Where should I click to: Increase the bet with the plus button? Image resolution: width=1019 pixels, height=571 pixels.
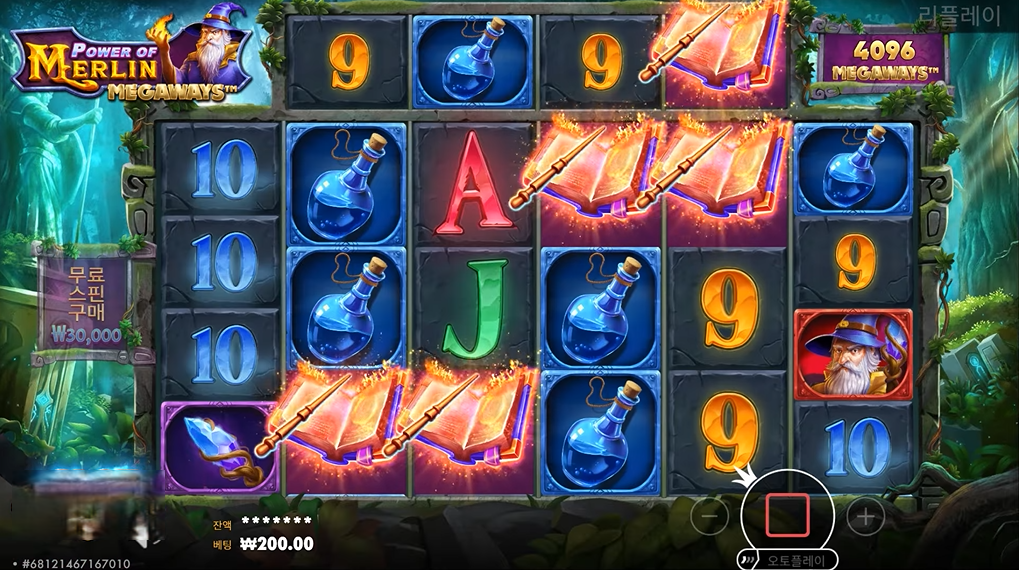point(865,516)
